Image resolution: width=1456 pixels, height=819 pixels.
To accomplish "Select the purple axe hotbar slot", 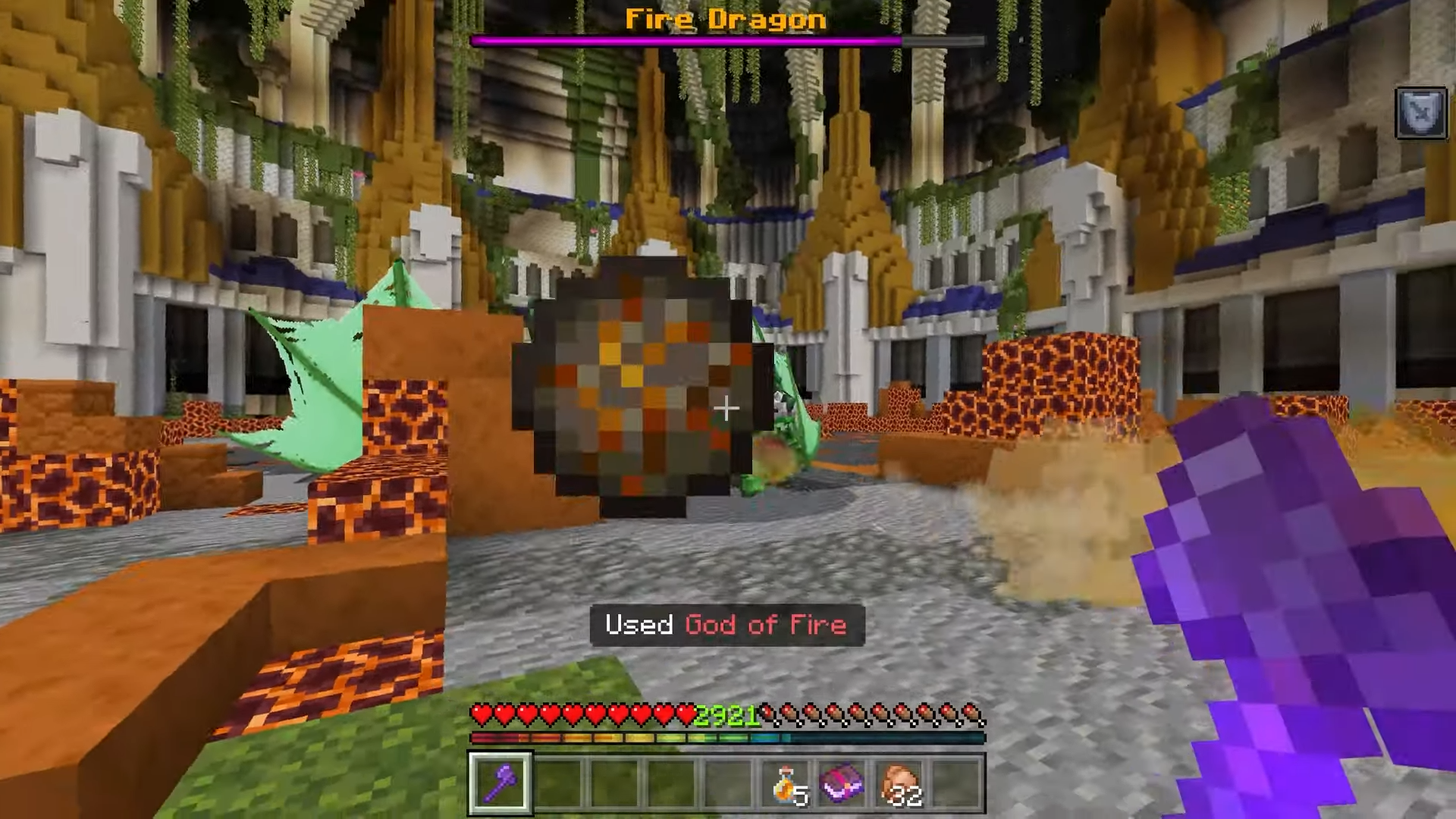I will (500, 783).
